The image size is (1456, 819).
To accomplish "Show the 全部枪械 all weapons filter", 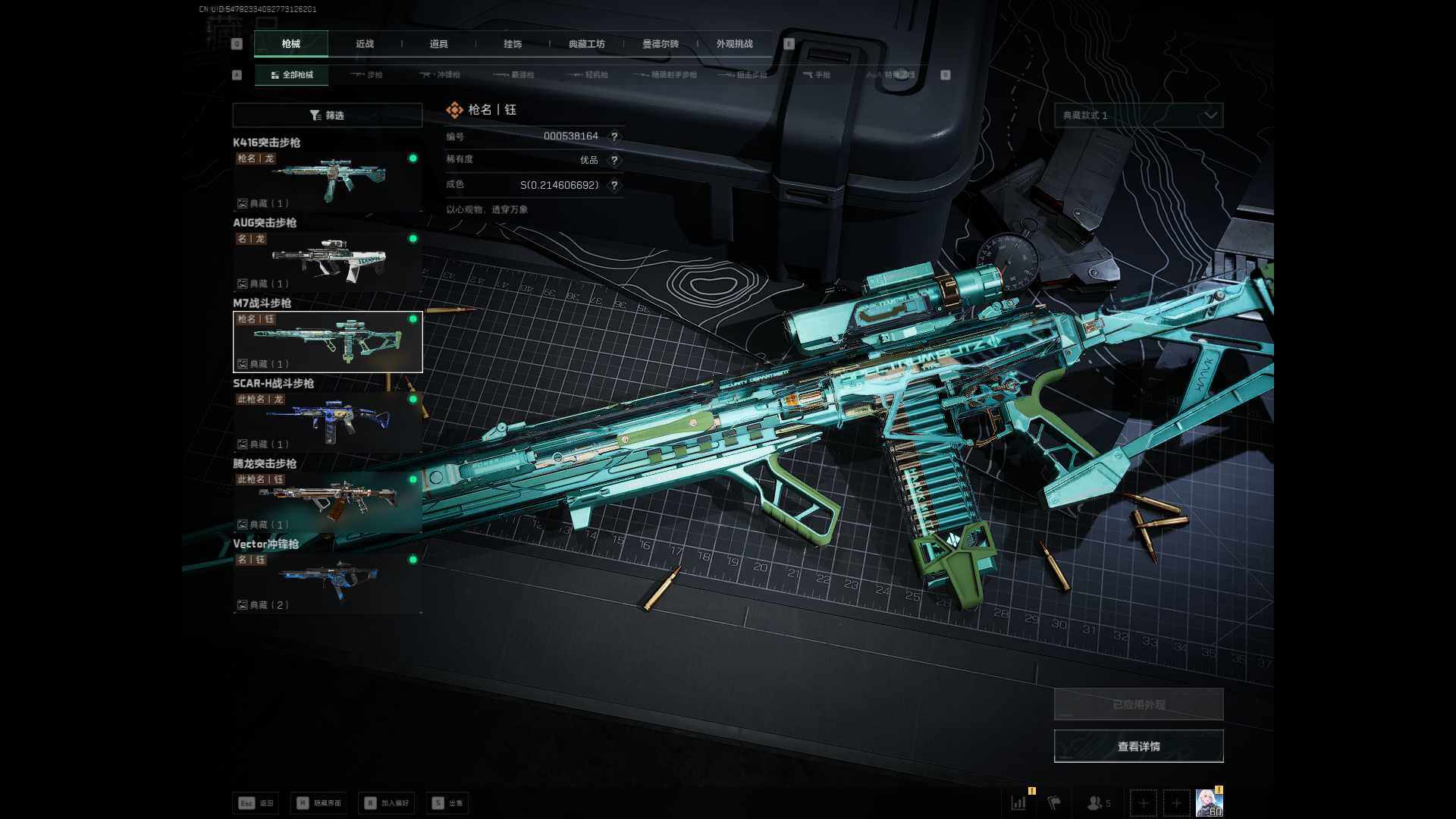I will (x=292, y=75).
